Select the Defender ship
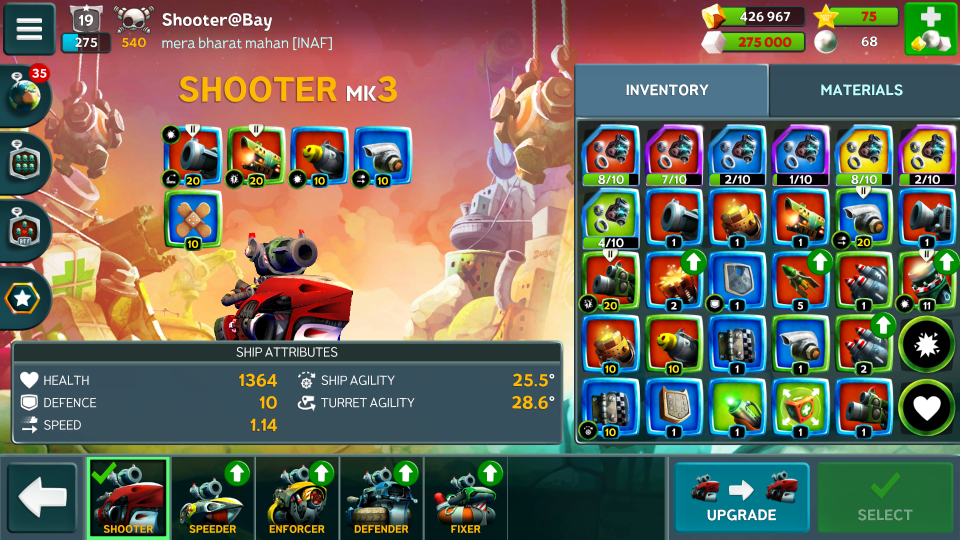960x540 pixels. click(381, 498)
